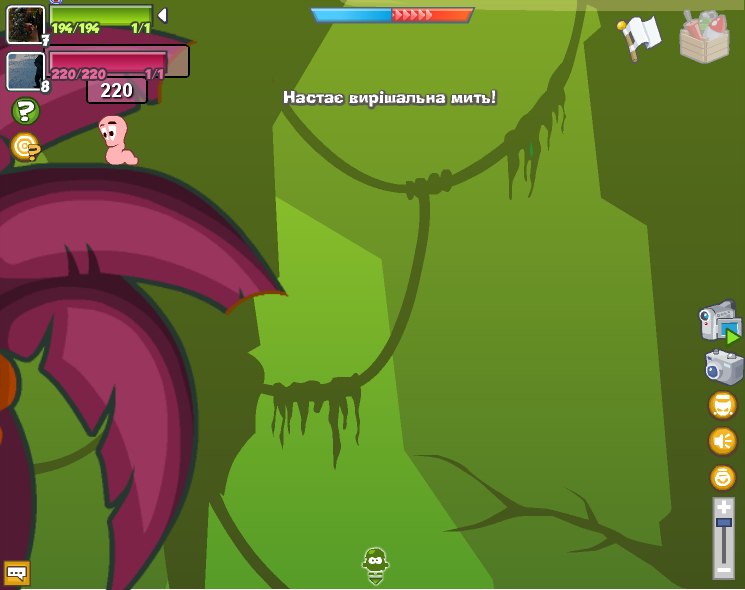Zoom in with the plus button
The width and height of the screenshot is (745, 590).
point(723,507)
